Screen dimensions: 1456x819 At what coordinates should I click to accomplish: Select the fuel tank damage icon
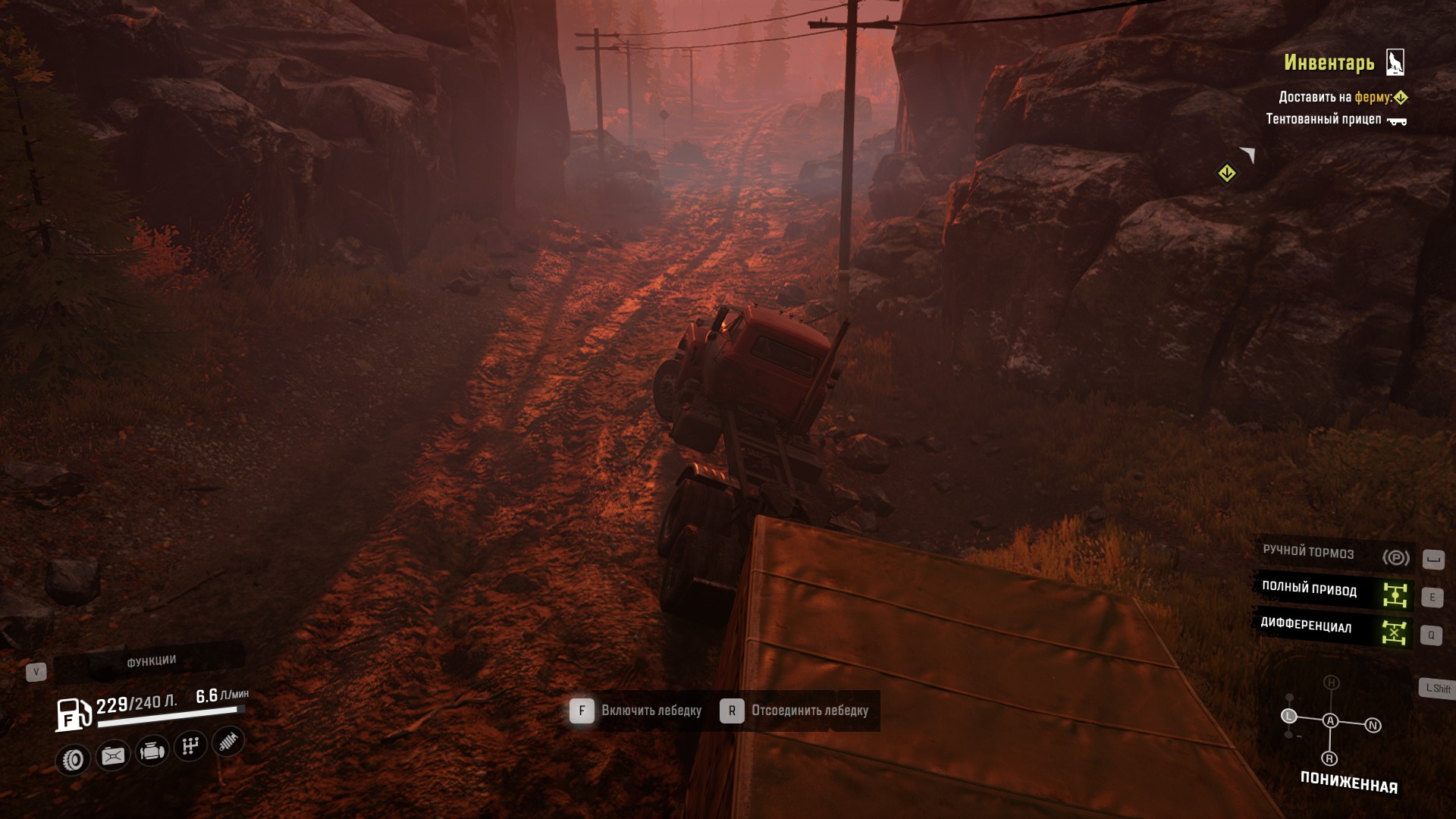click(x=113, y=755)
